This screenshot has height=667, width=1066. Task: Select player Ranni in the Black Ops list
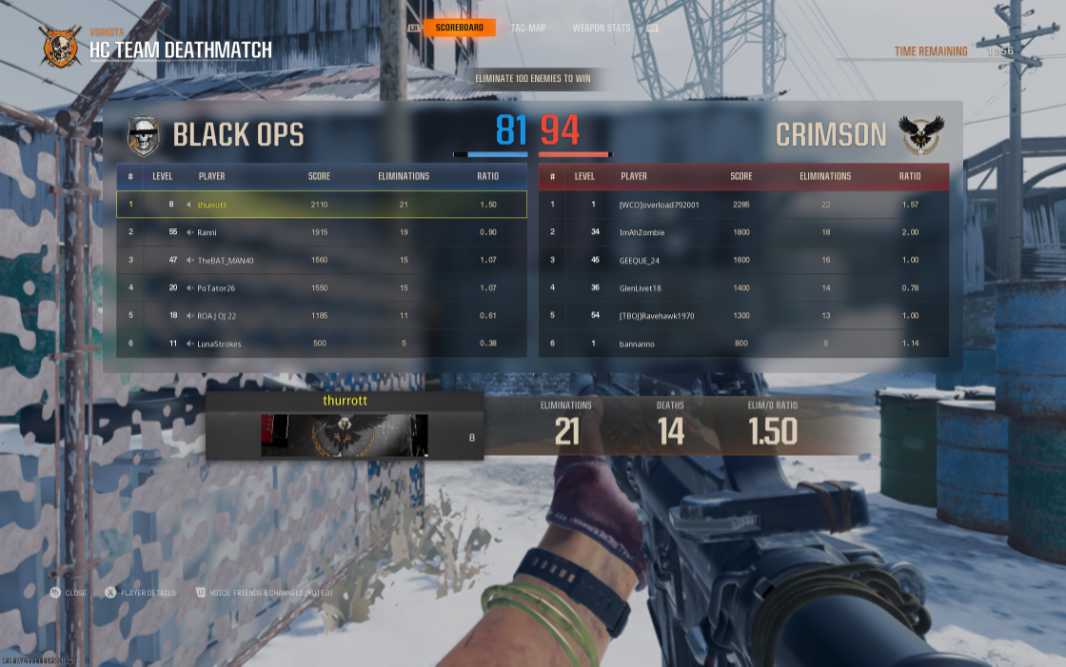[x=321, y=232]
